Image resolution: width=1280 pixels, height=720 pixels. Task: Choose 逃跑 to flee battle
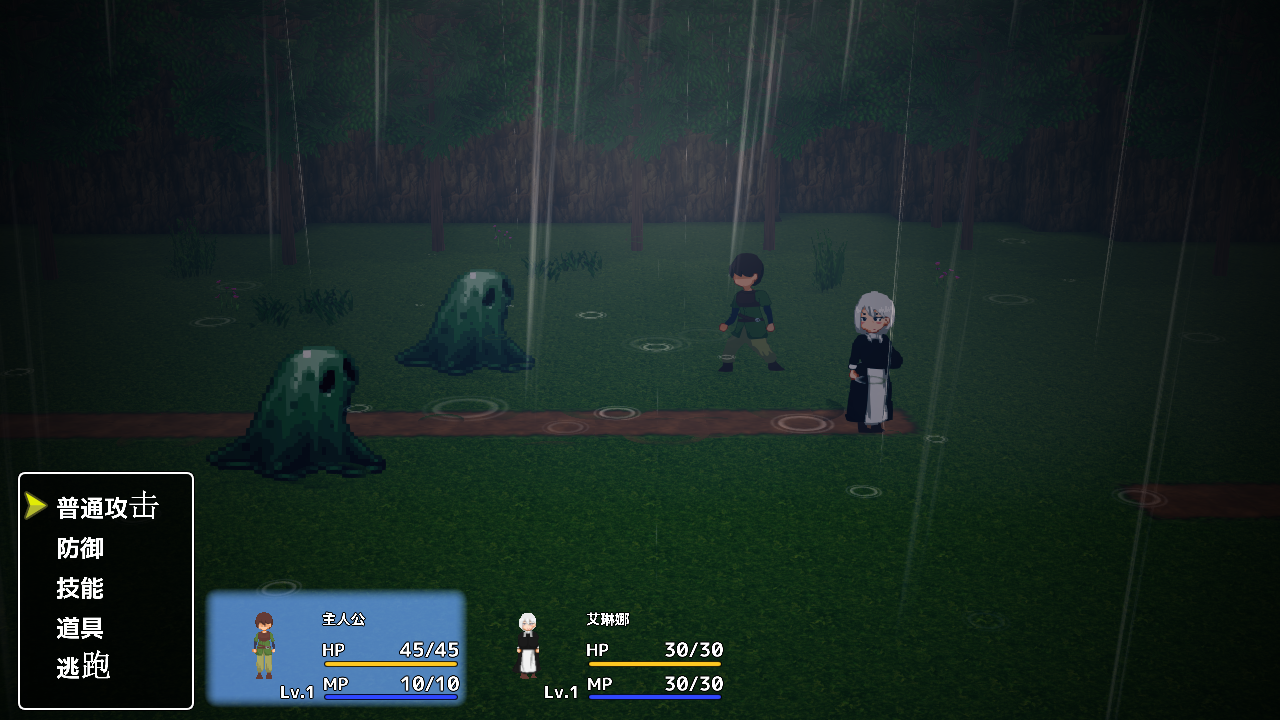click(83, 667)
